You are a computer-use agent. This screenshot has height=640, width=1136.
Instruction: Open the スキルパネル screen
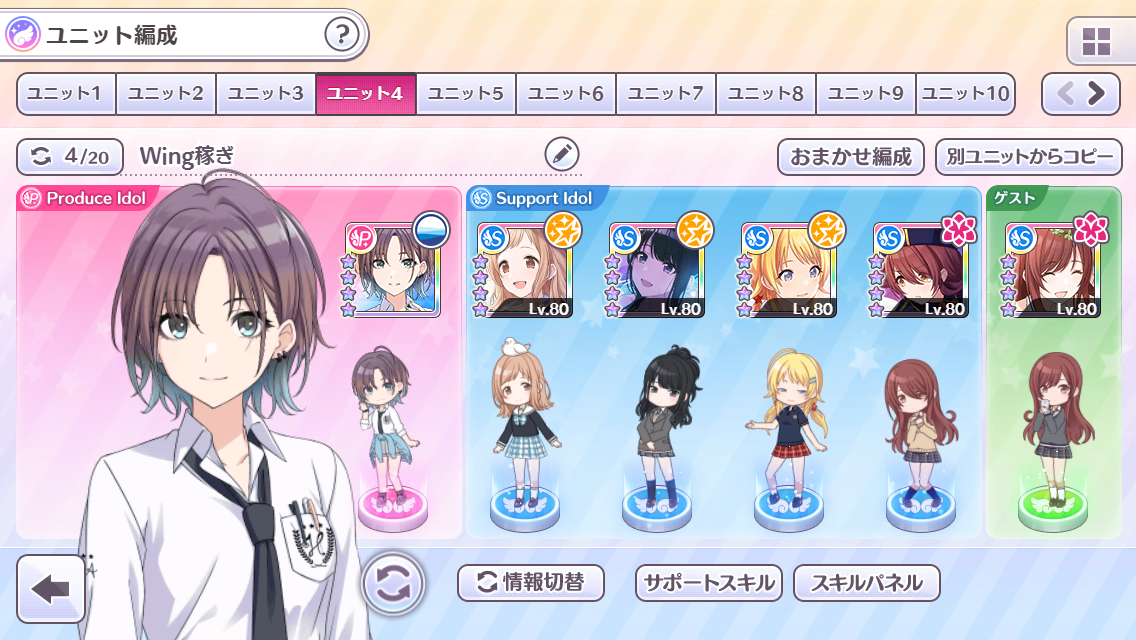coord(867,583)
